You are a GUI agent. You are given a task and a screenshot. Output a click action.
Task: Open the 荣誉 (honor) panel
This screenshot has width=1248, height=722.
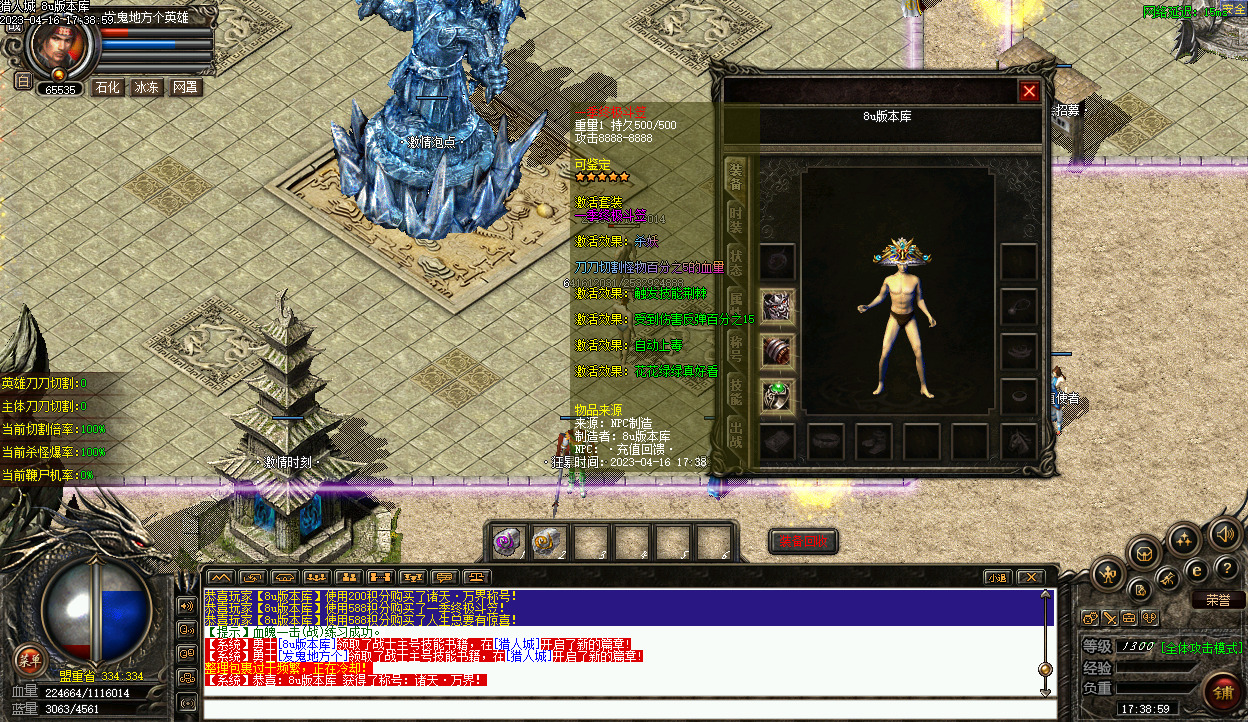coord(1217,600)
